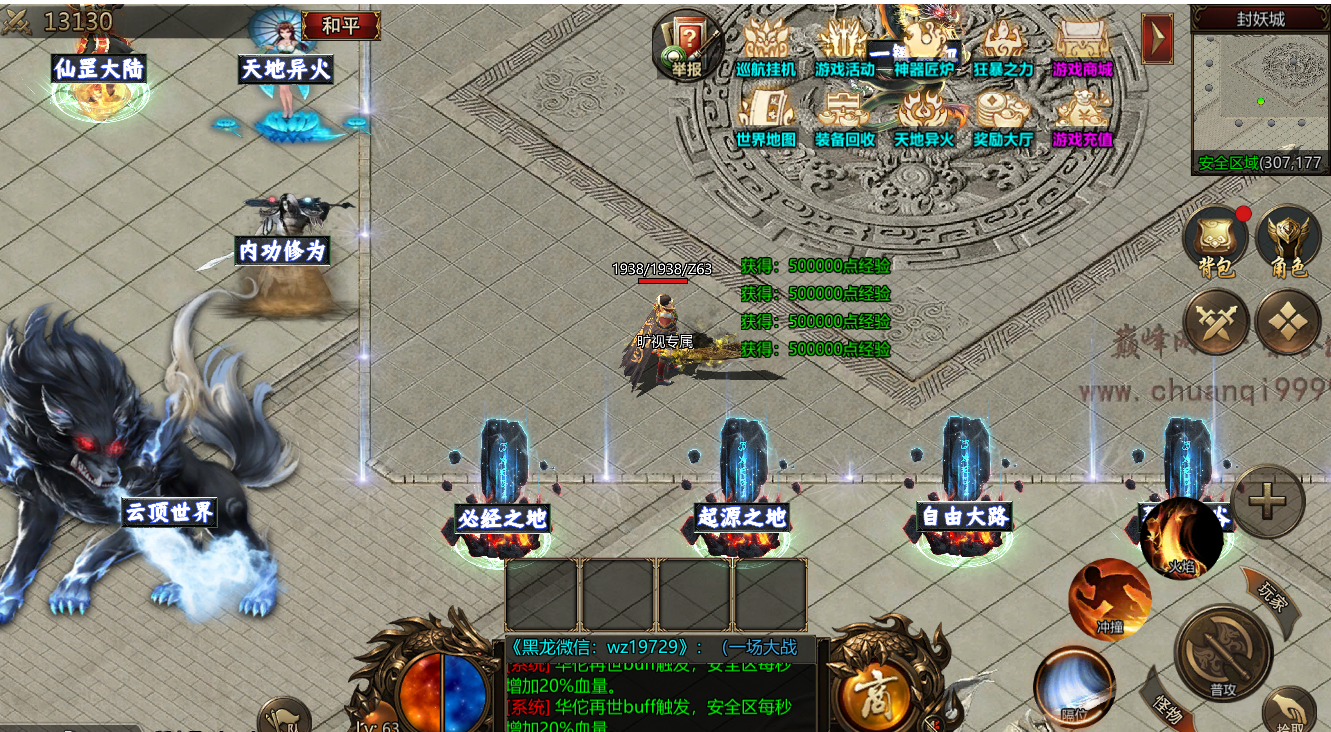Toggle the 和平 attack mode button
This screenshot has width=1331, height=732.
341,25
